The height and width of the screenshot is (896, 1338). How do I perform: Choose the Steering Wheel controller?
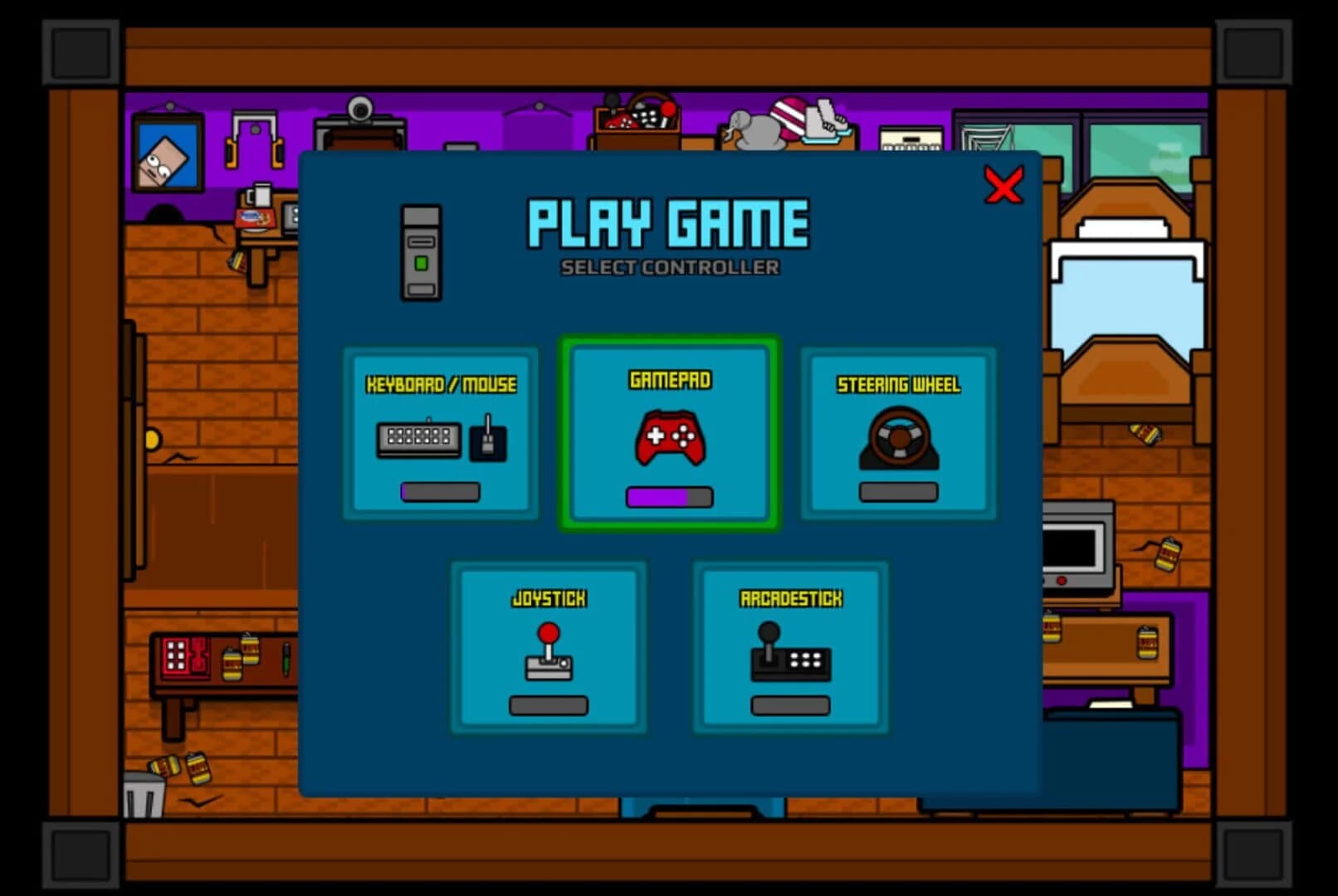(898, 431)
